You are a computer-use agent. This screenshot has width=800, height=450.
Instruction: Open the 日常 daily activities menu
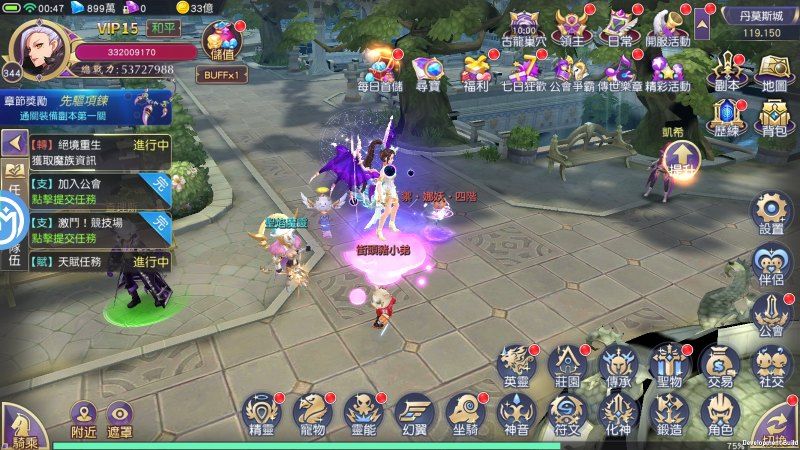(620, 27)
